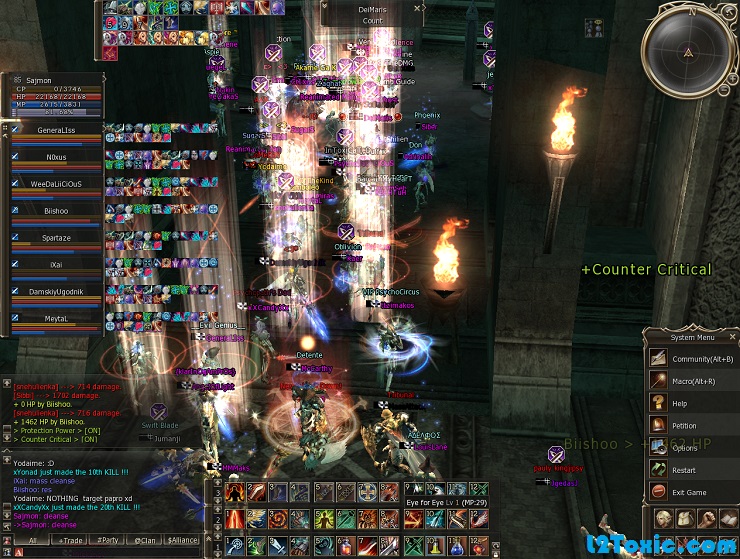Open the character status face icon

pyautogui.click(x=663, y=518)
